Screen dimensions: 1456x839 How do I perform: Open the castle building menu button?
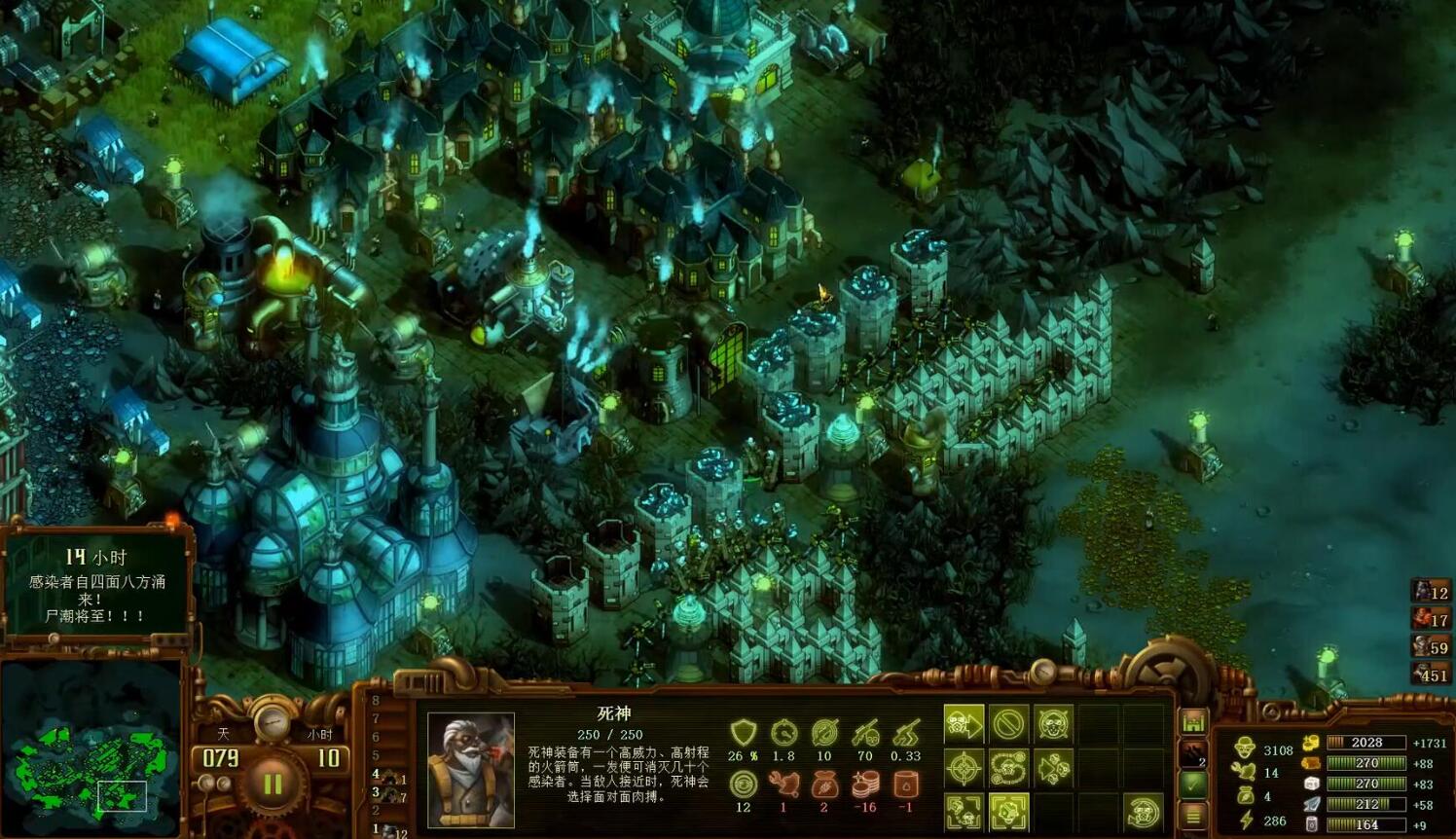1194,723
